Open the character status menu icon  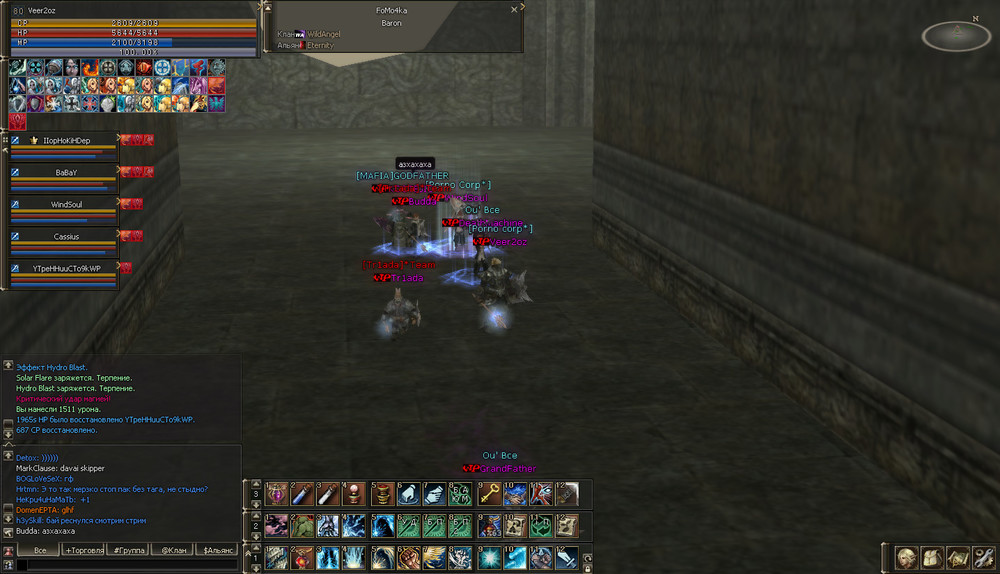906,557
